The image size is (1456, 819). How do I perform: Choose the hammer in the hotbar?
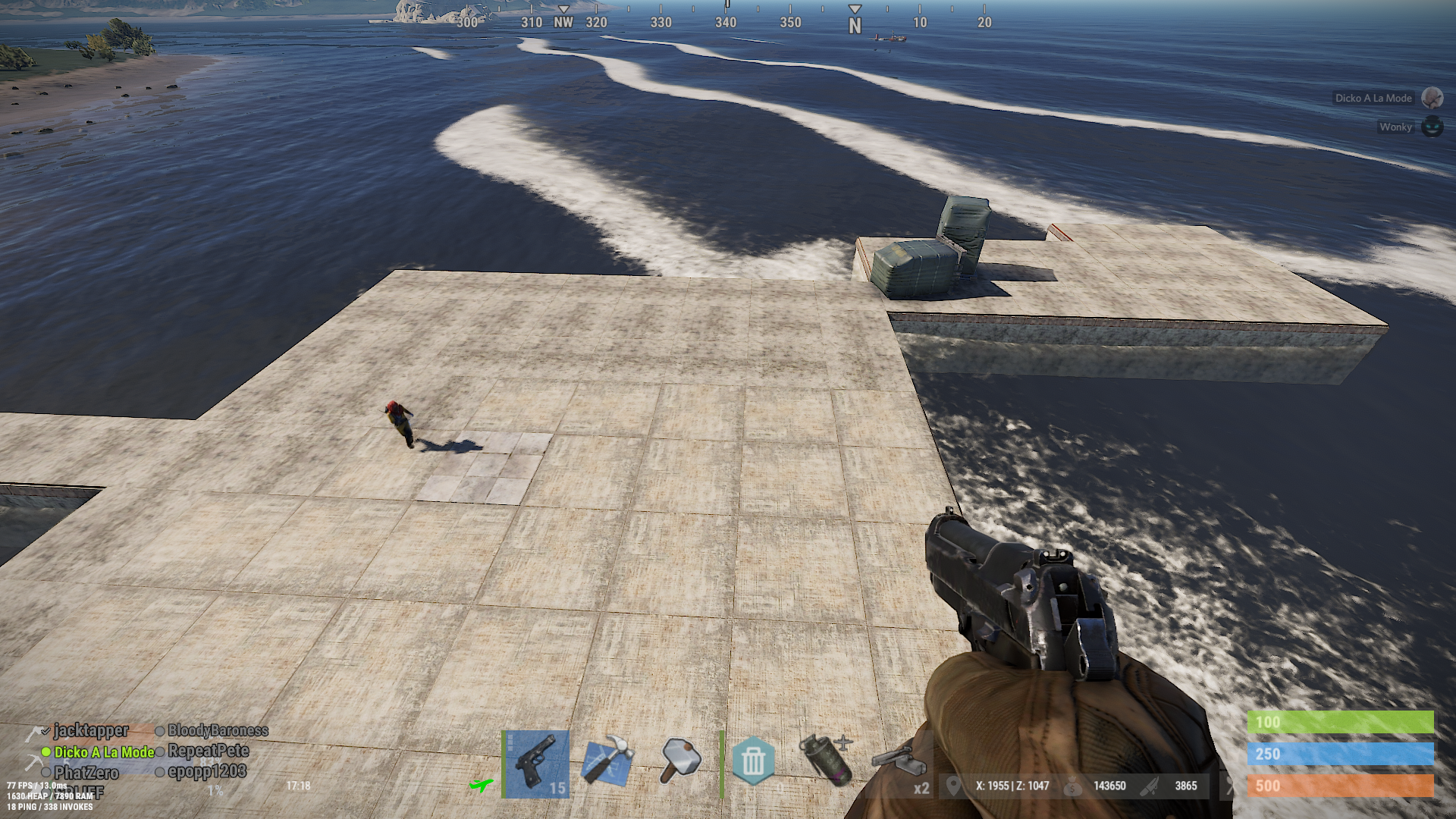click(680, 760)
